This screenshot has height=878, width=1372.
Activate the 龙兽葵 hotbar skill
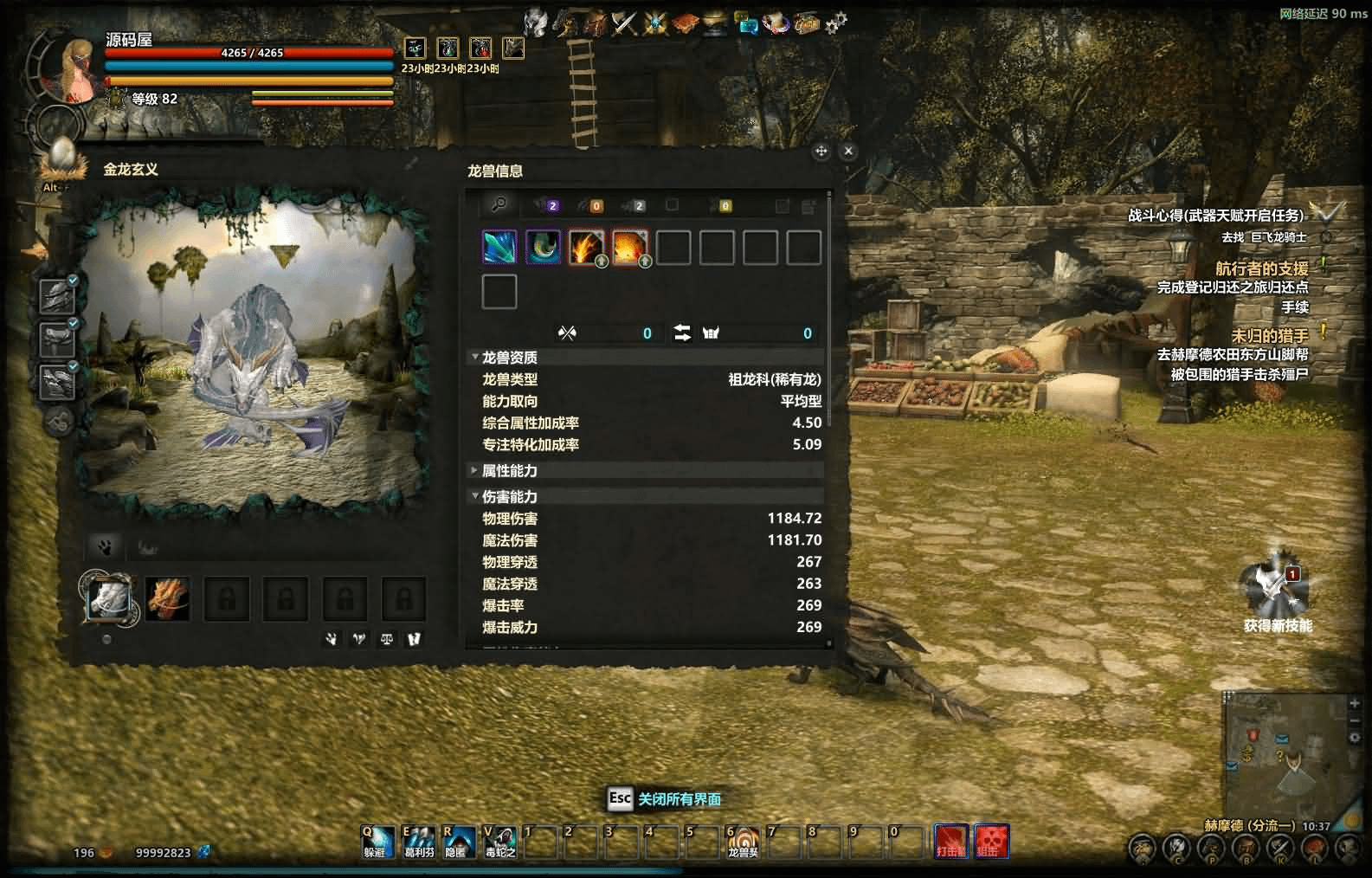(x=742, y=841)
